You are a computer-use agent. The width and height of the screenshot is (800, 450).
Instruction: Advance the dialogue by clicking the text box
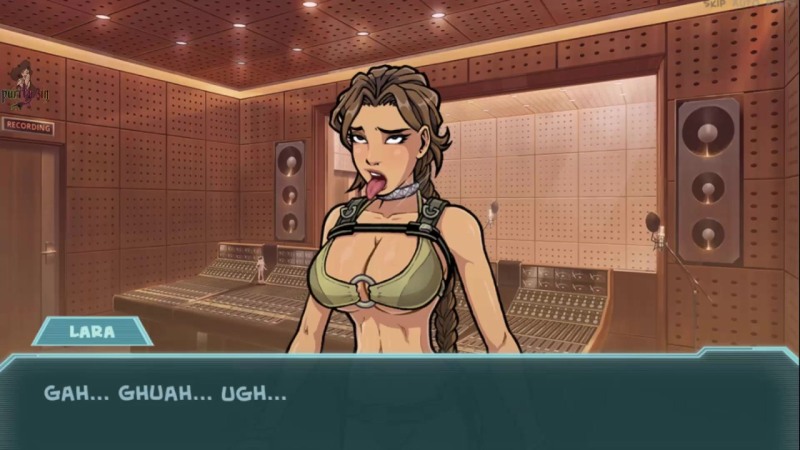tap(400, 400)
